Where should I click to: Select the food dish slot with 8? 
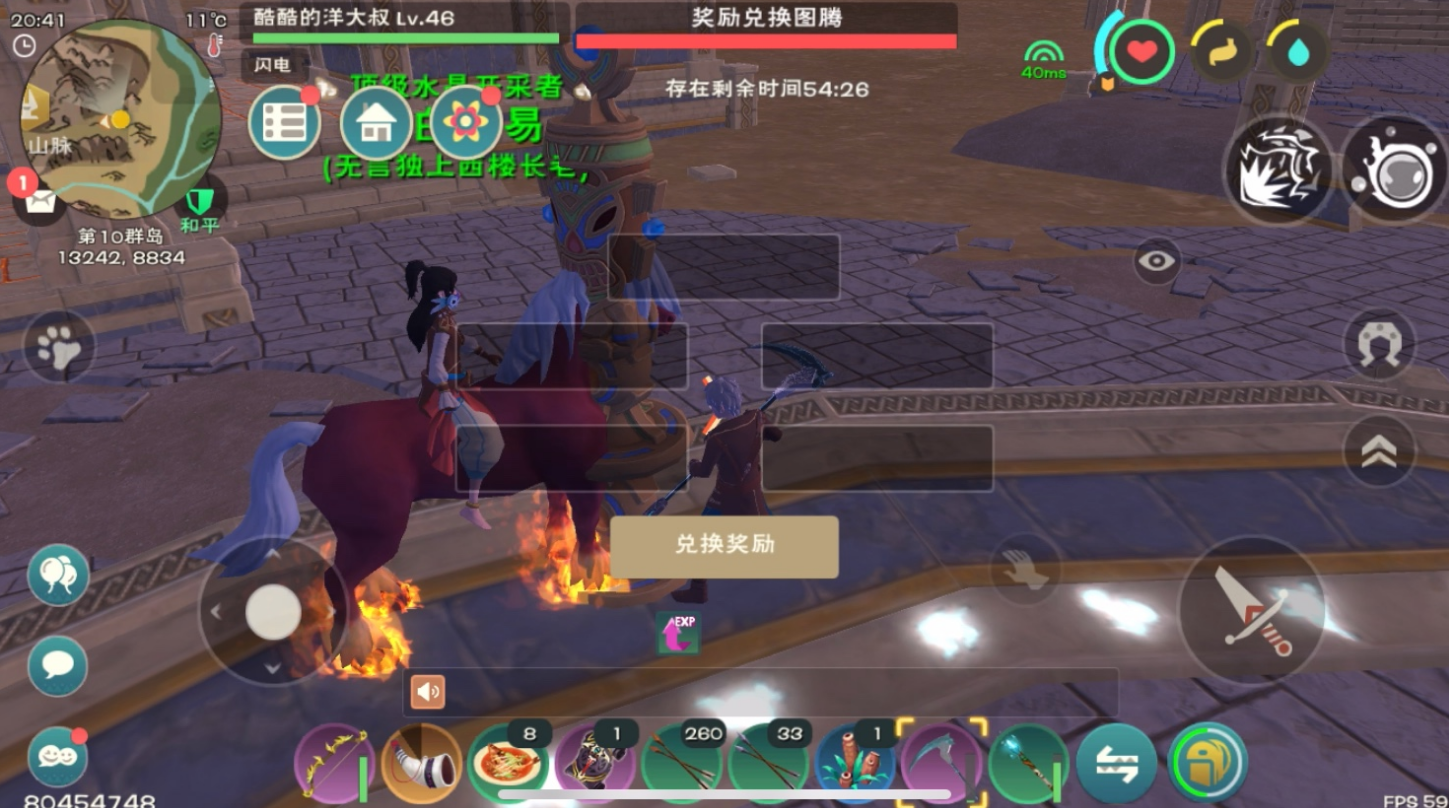click(x=508, y=764)
